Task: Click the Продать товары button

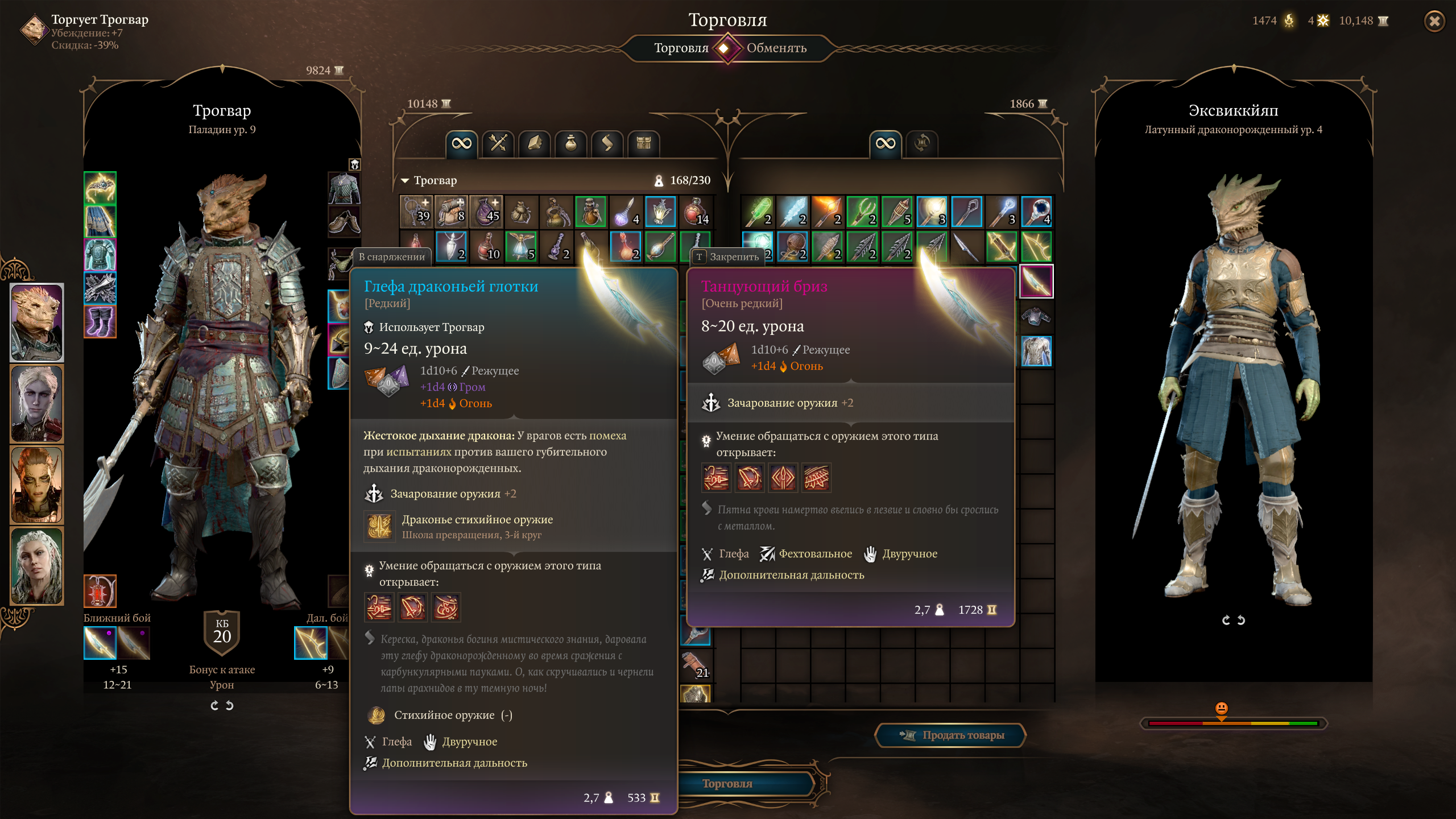Action: tap(951, 735)
